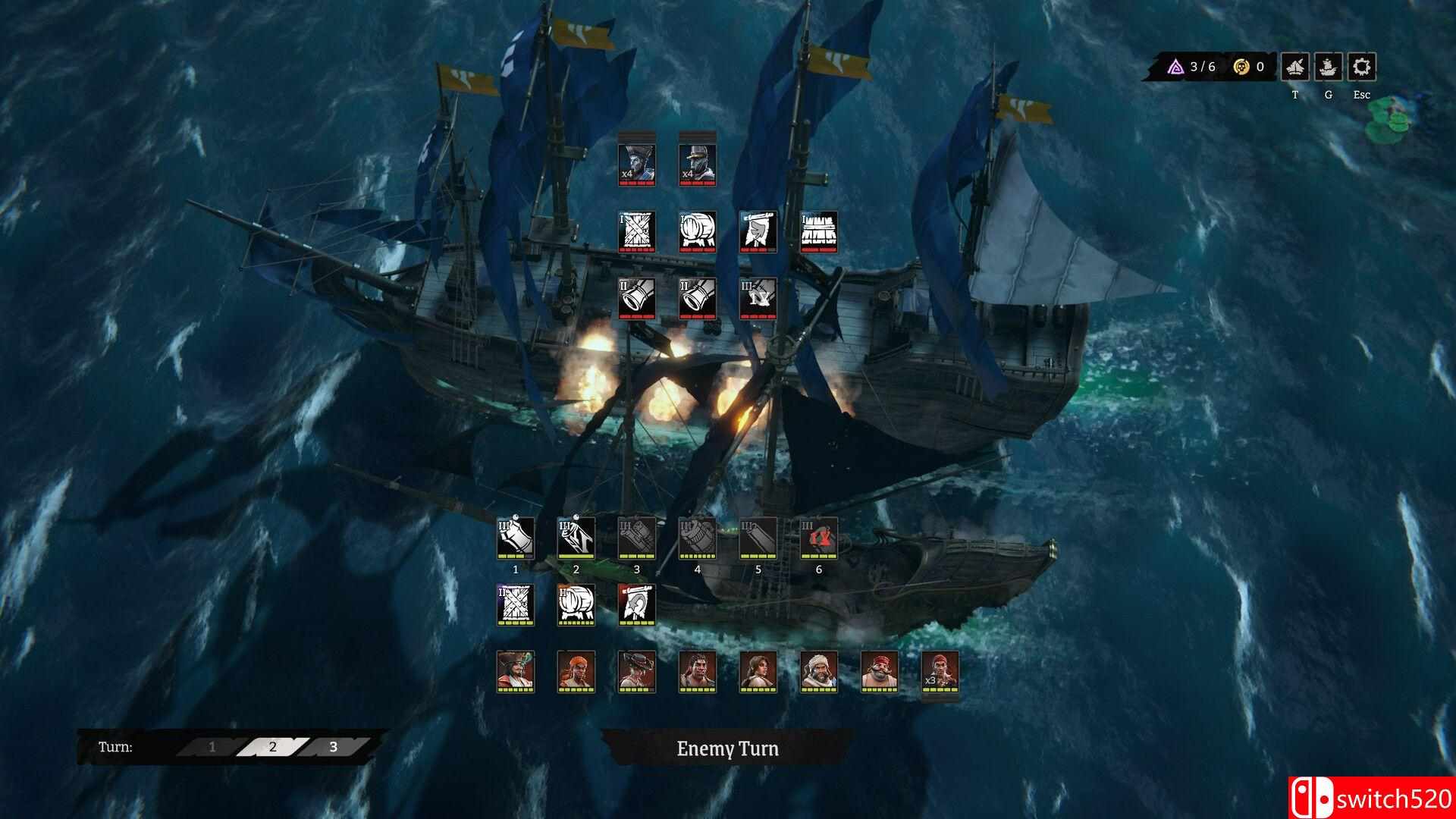Choose weapon slot 2 card
1456x819 pixels.
click(x=576, y=538)
